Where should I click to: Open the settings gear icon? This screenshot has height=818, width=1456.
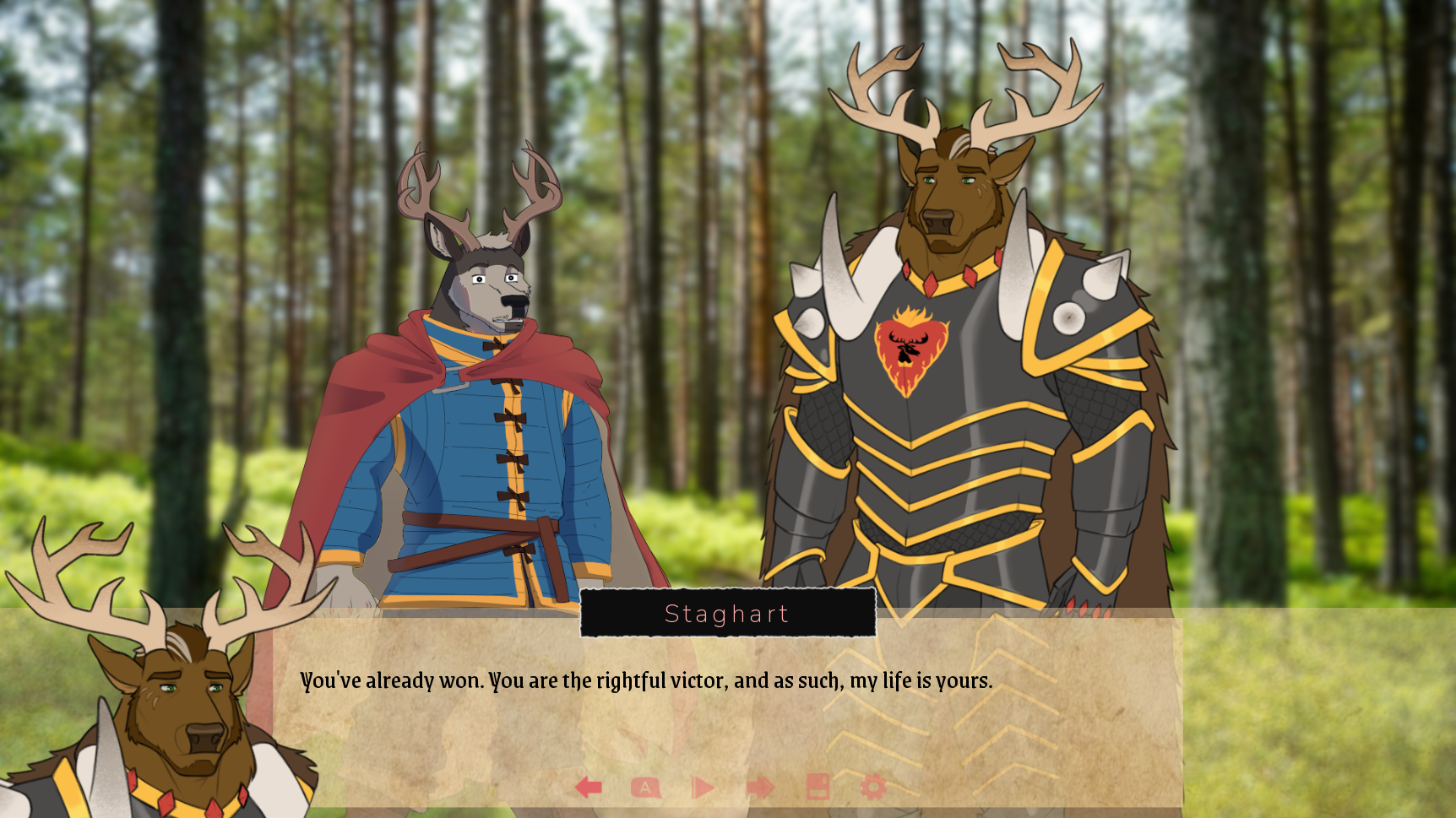point(872,786)
